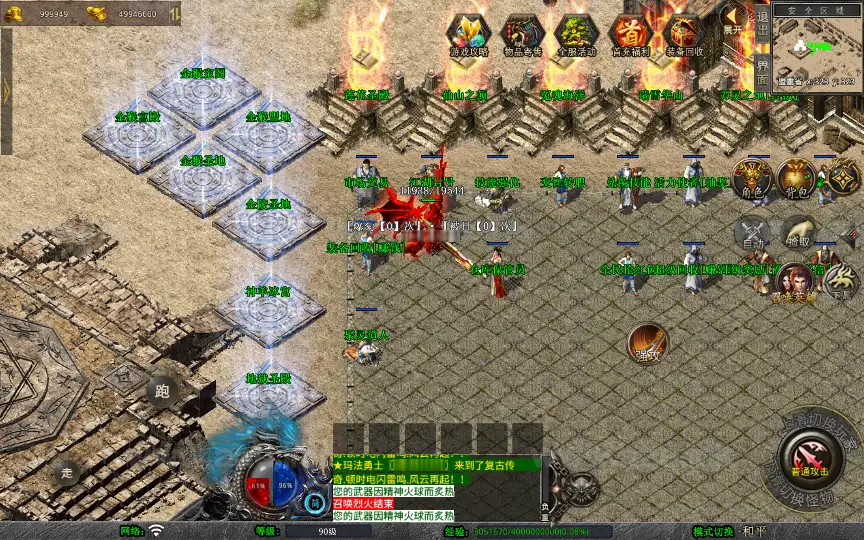Viewport: 864px width, 540px height.
Task: Select the 走 walk movement button
Action: [68, 472]
